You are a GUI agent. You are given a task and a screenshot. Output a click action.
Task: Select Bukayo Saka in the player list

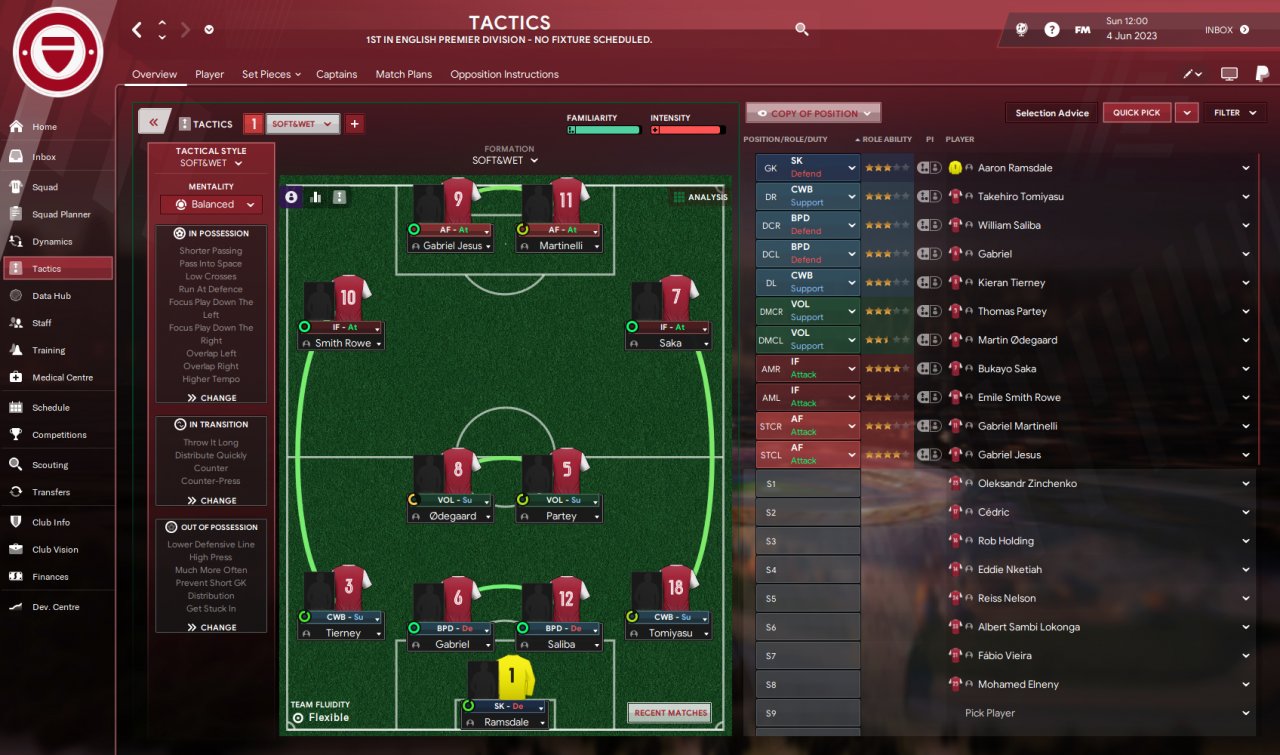pyautogui.click(x=1006, y=369)
